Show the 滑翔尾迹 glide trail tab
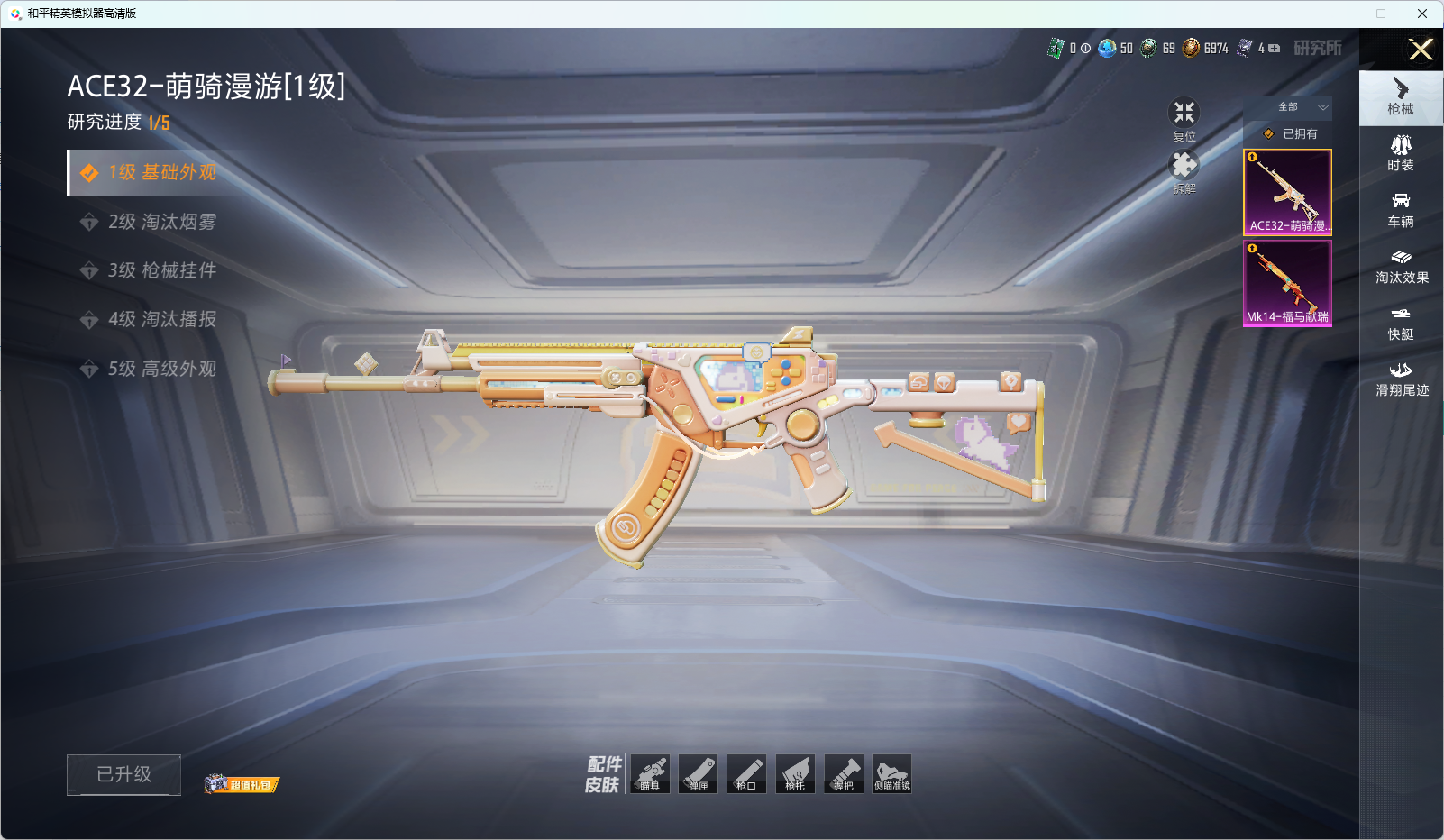 (x=1401, y=379)
